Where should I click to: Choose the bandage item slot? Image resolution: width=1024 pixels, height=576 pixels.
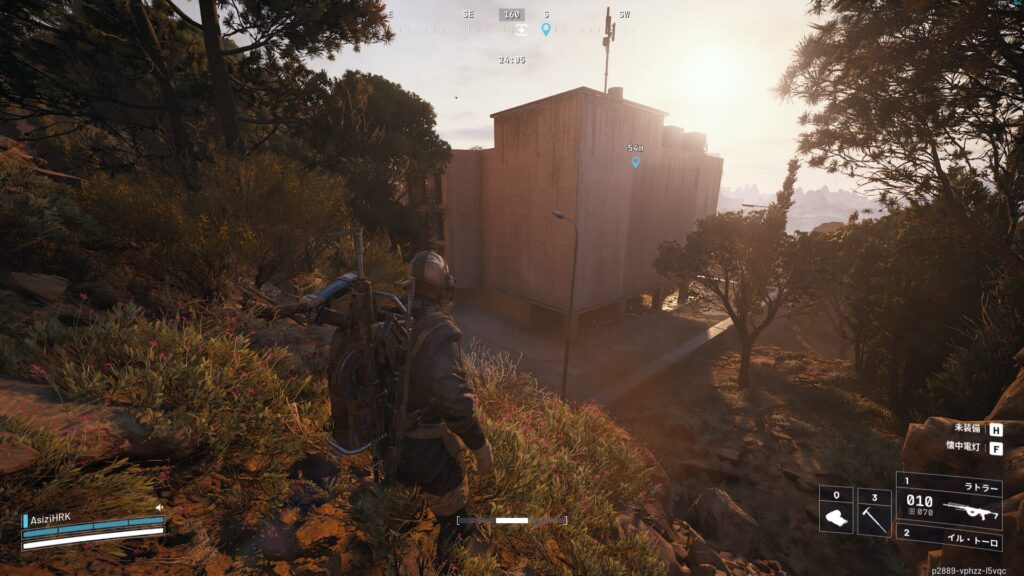(836, 511)
